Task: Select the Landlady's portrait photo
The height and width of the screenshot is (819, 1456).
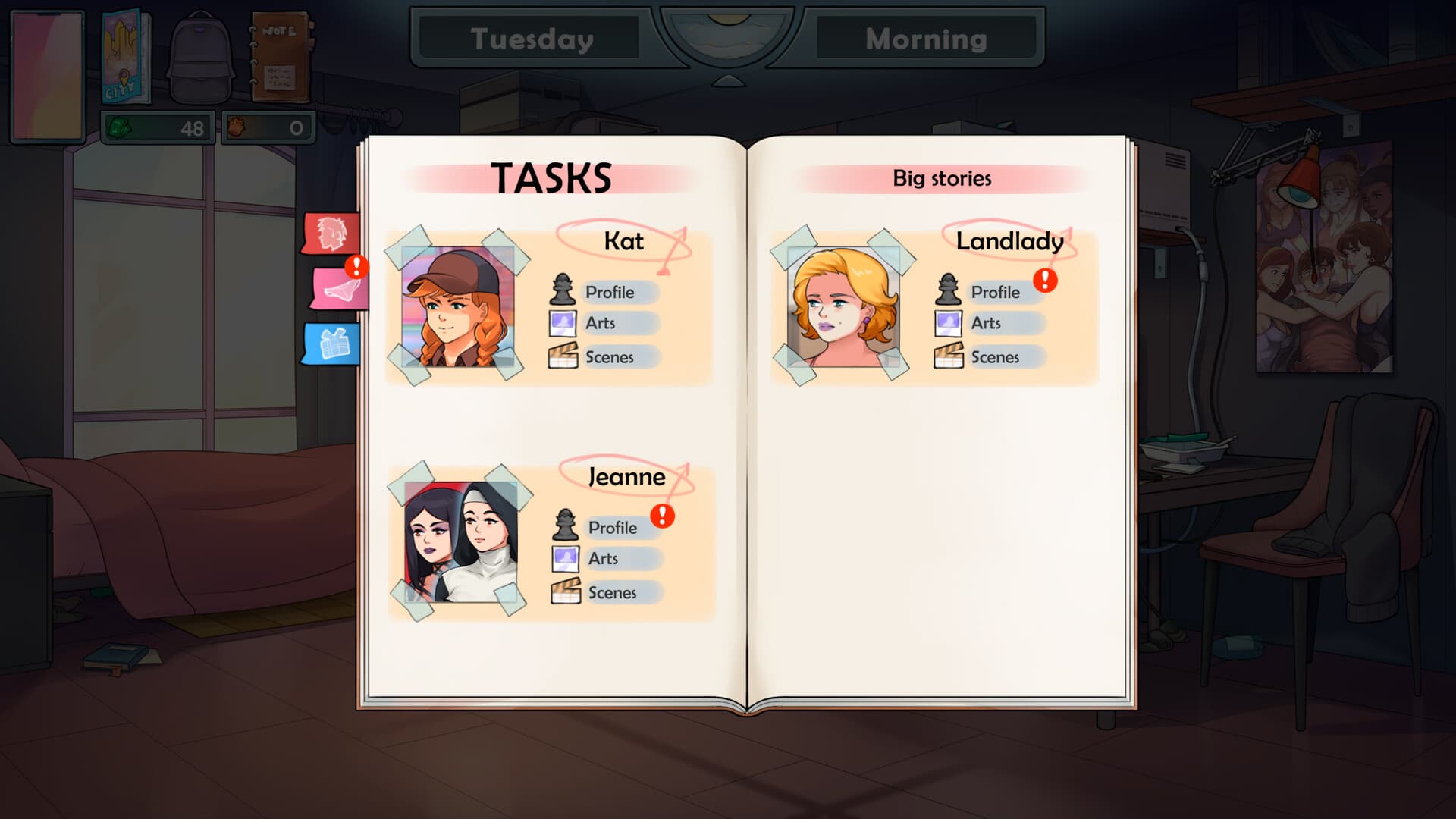Action: (x=843, y=306)
